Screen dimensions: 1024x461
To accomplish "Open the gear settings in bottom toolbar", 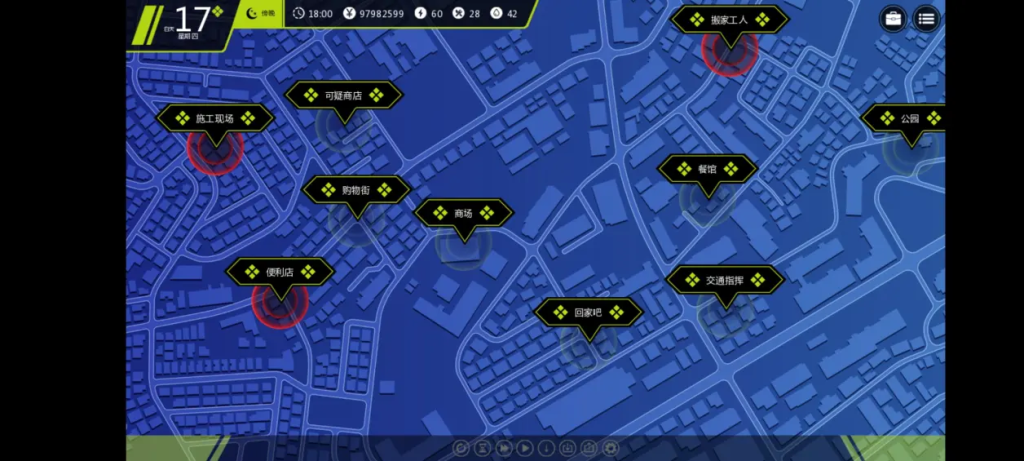I will tap(611, 448).
